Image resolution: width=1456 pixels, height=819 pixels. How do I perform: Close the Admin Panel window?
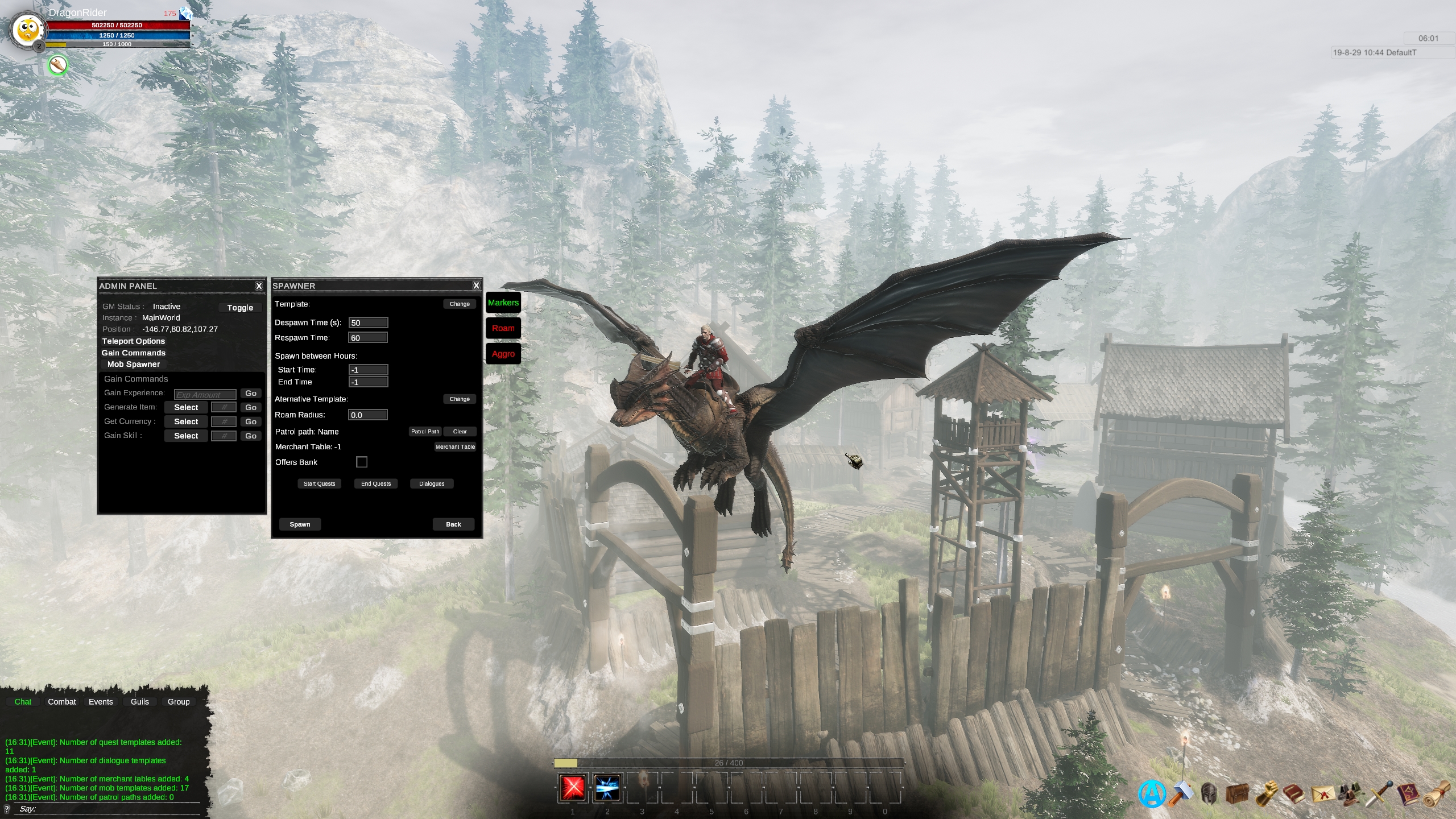coord(259,286)
